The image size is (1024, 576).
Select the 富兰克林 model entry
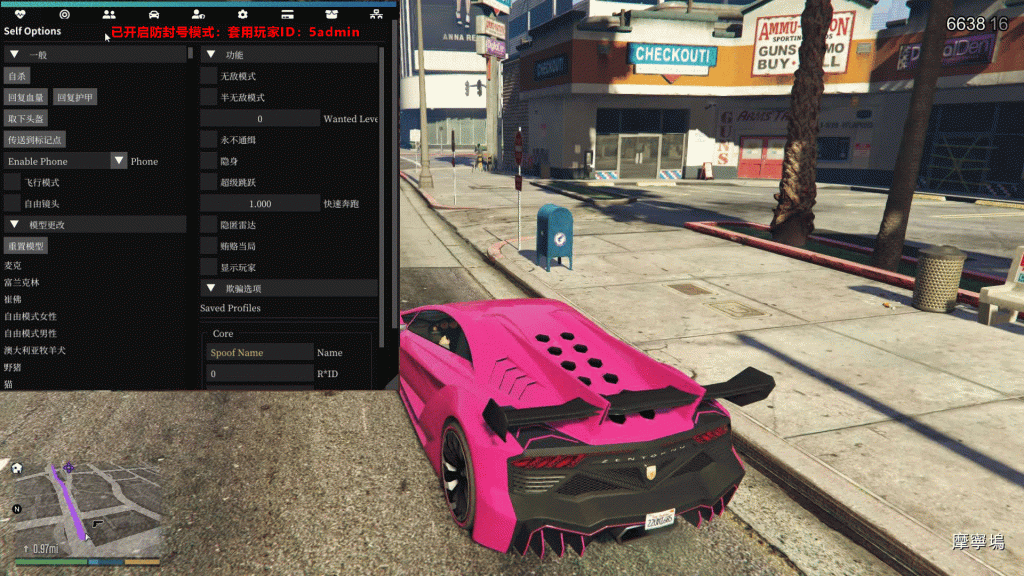pyautogui.click(x=22, y=282)
